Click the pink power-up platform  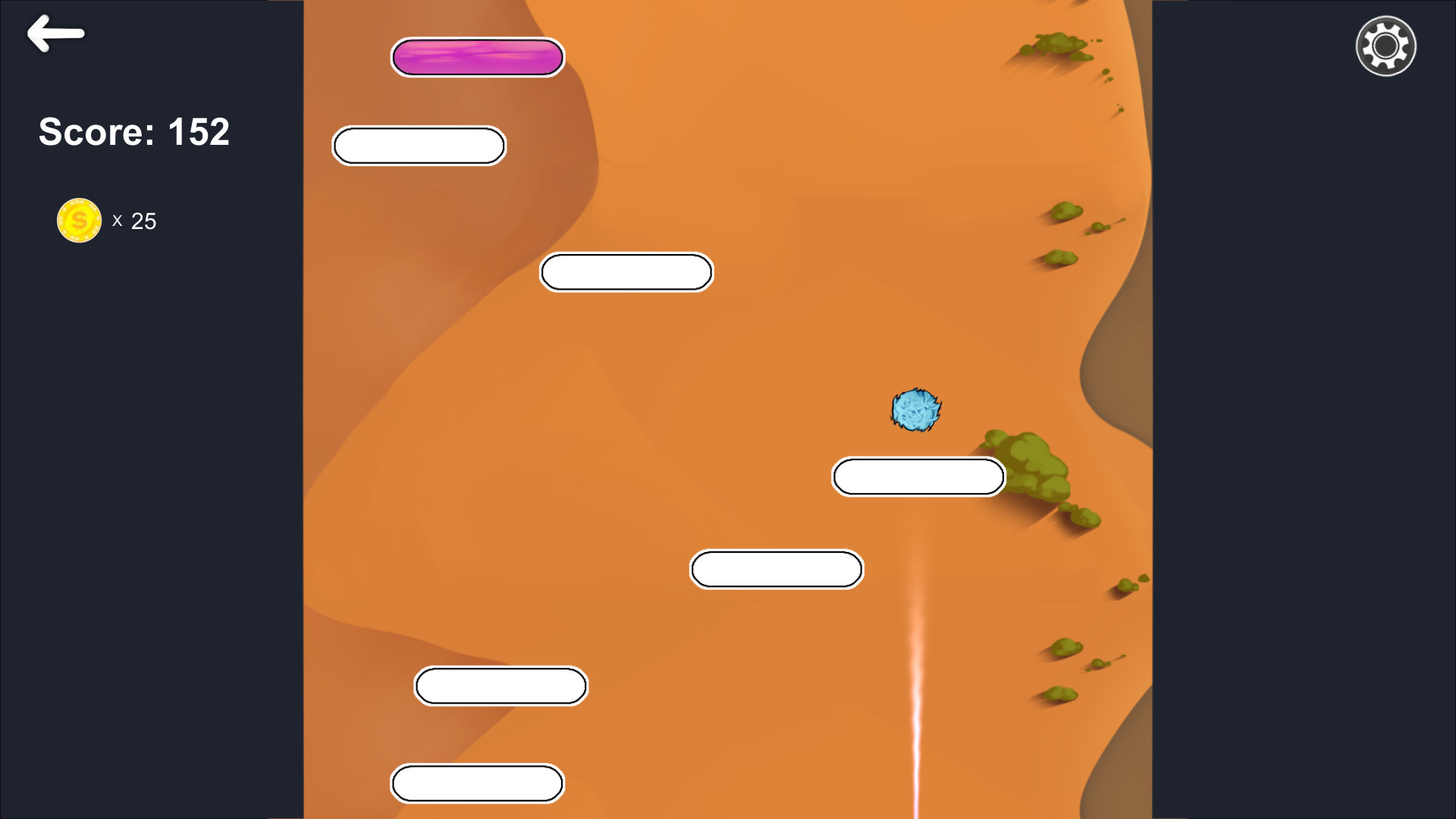pyautogui.click(x=478, y=57)
